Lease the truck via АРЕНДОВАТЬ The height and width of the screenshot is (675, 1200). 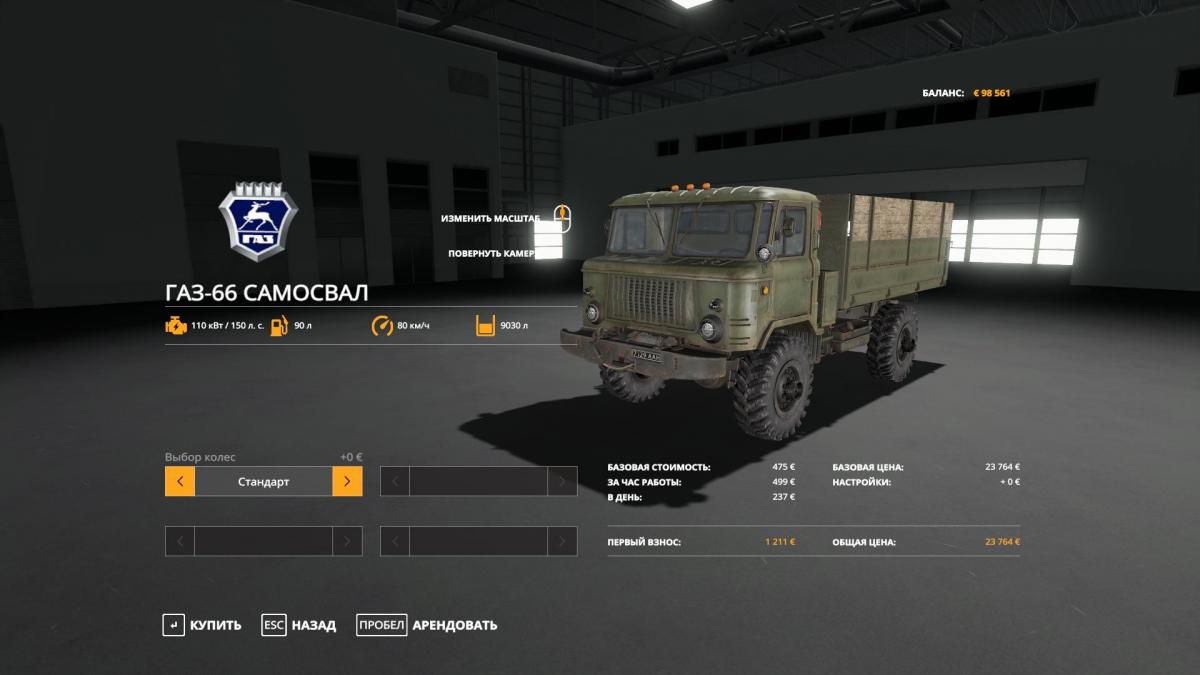coord(427,625)
